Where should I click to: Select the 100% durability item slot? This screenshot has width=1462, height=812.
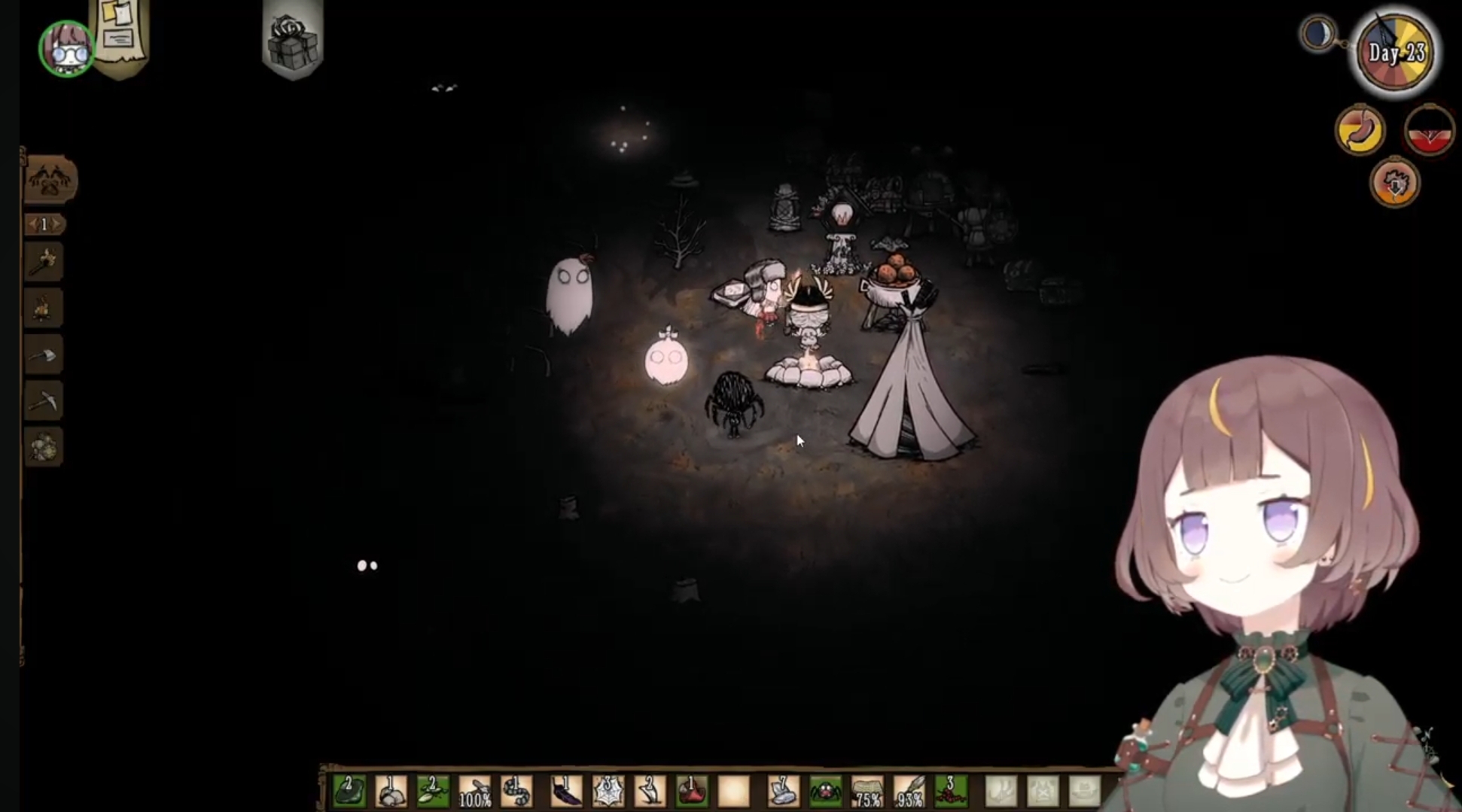coord(475,791)
